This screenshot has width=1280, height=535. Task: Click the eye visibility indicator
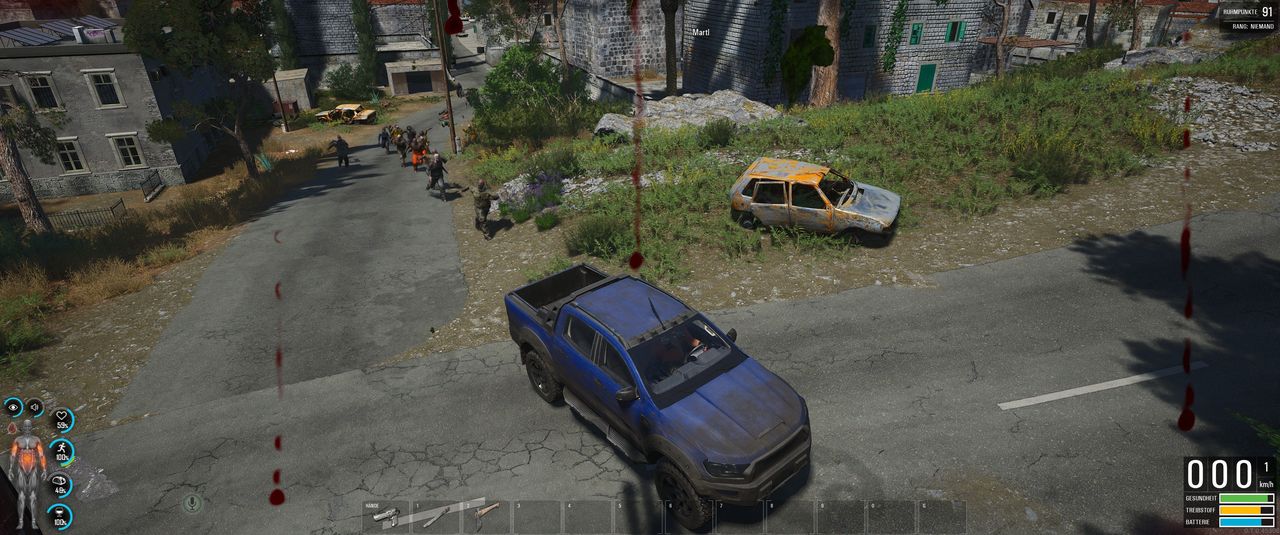click(13, 407)
